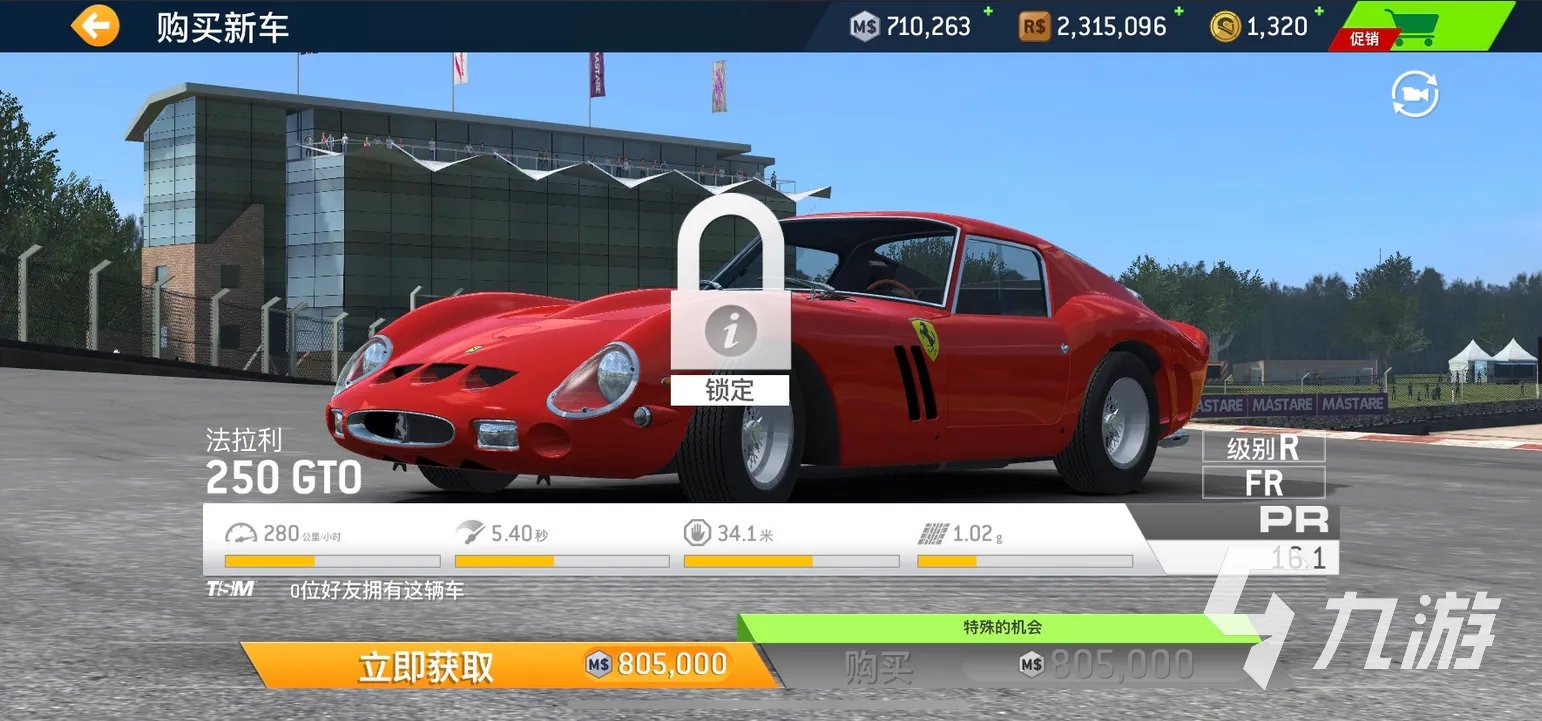Add more gold coins
Screen dimensions: 1542x721
tap(1319, 12)
